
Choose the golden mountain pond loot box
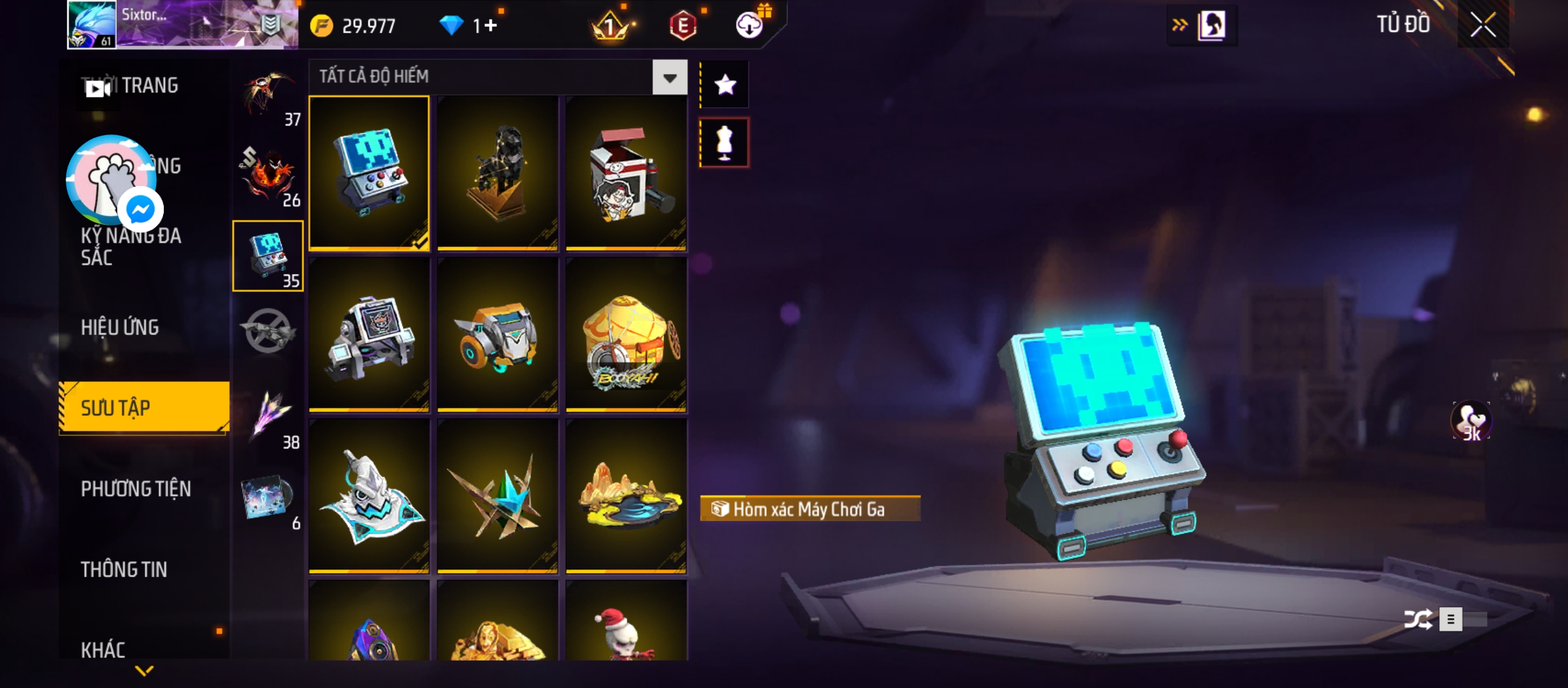(x=626, y=496)
